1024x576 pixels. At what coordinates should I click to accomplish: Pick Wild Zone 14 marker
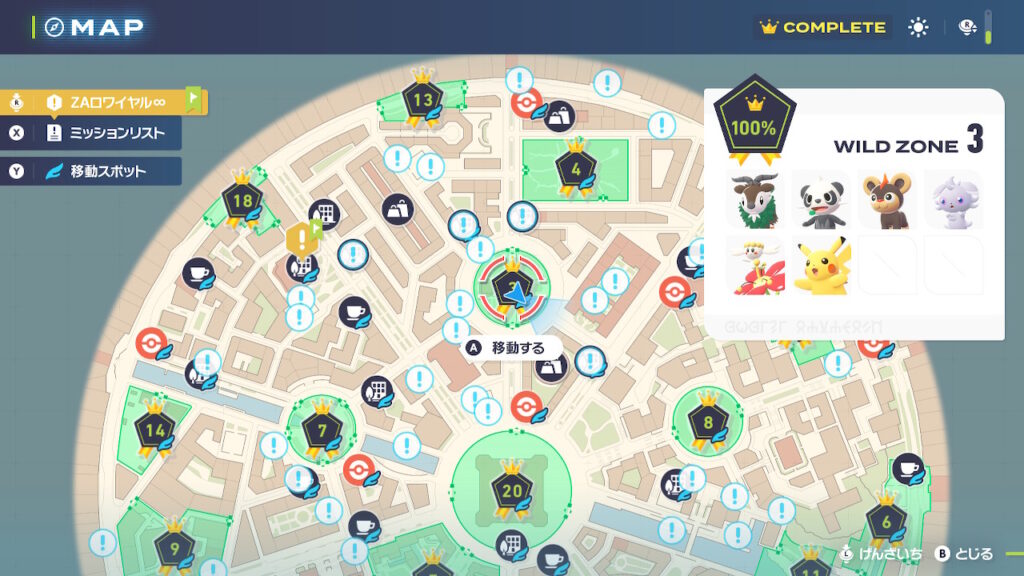tap(155, 431)
